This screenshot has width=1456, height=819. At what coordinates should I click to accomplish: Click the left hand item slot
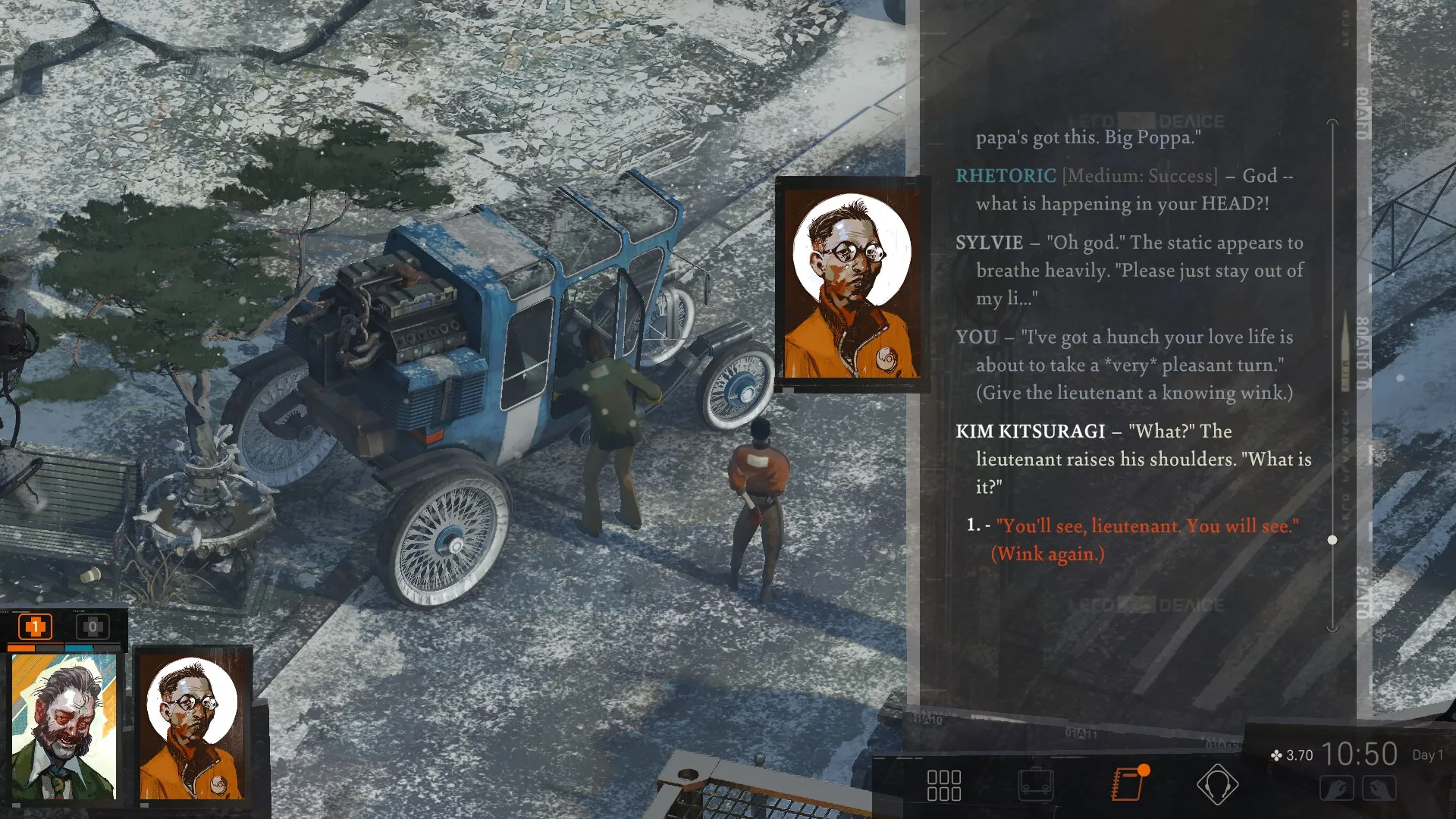click(1336, 789)
